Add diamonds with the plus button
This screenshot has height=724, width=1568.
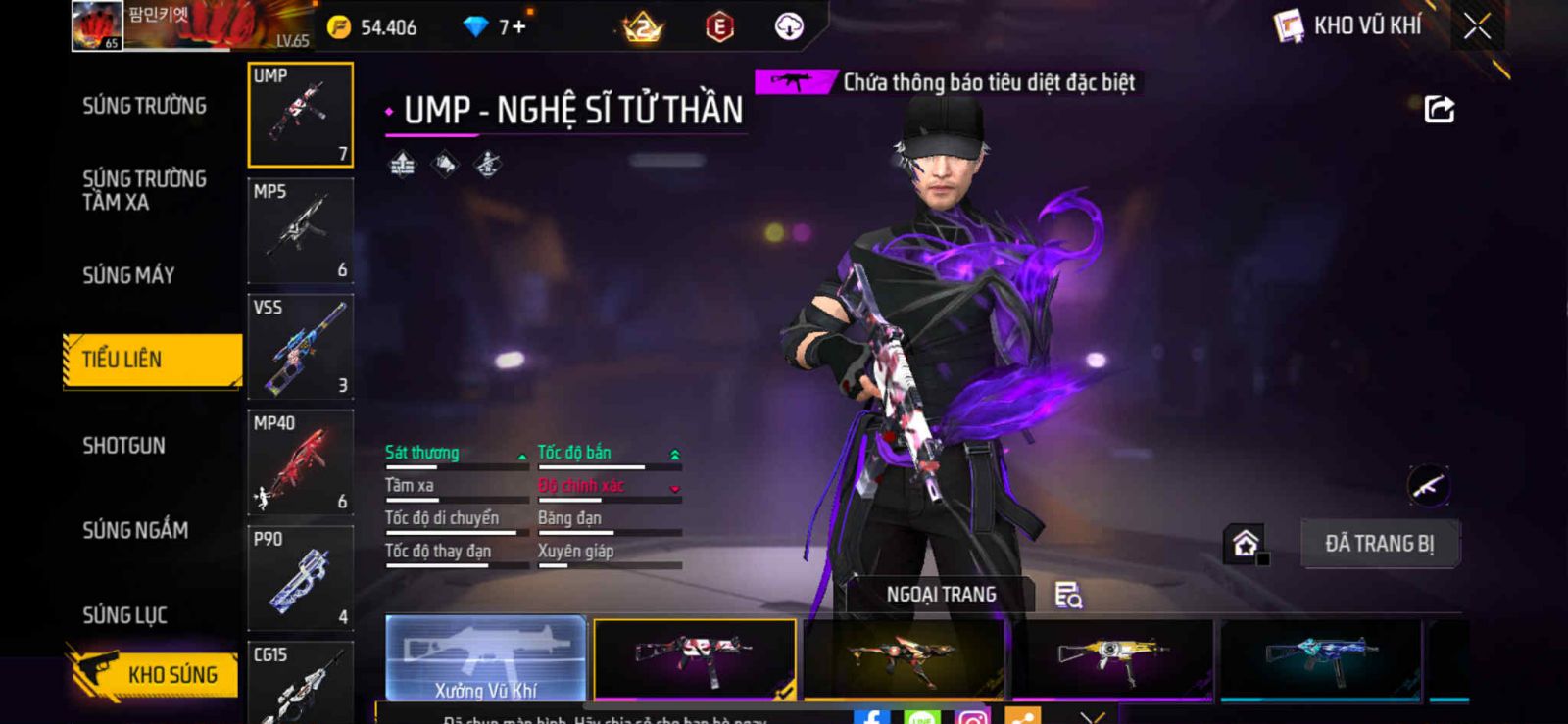[x=518, y=26]
